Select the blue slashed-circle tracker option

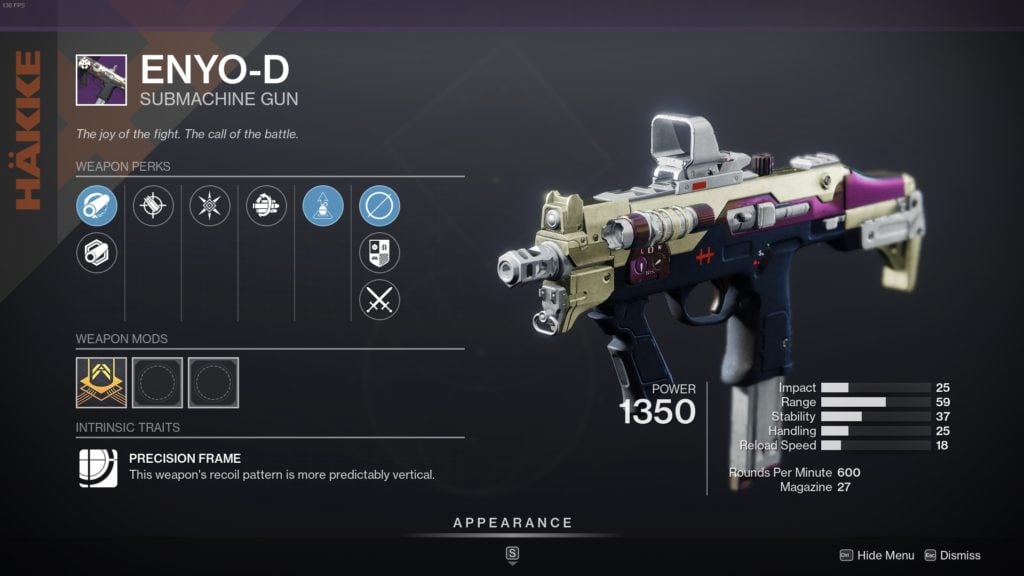click(379, 206)
